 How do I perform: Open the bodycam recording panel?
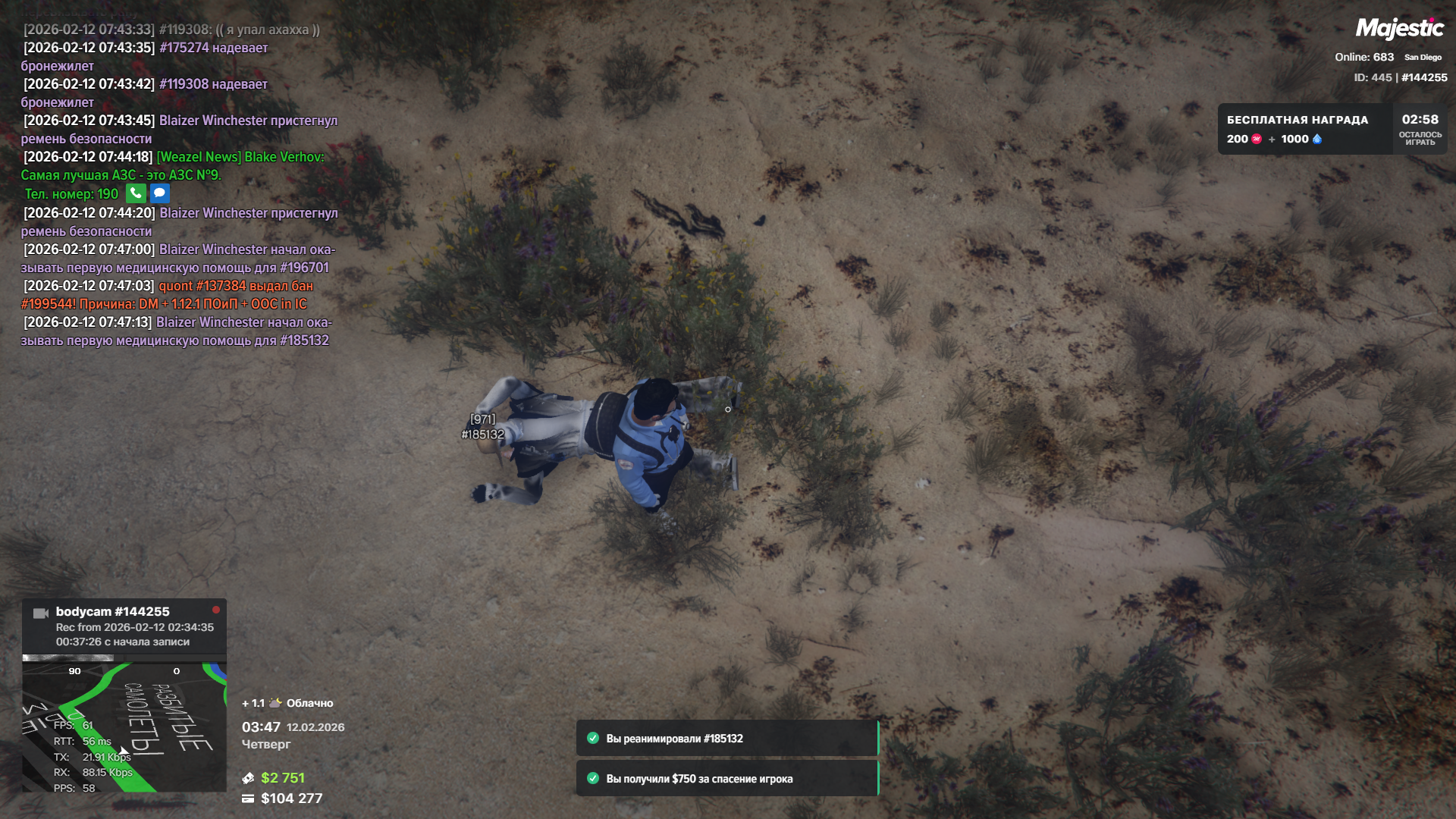click(124, 626)
